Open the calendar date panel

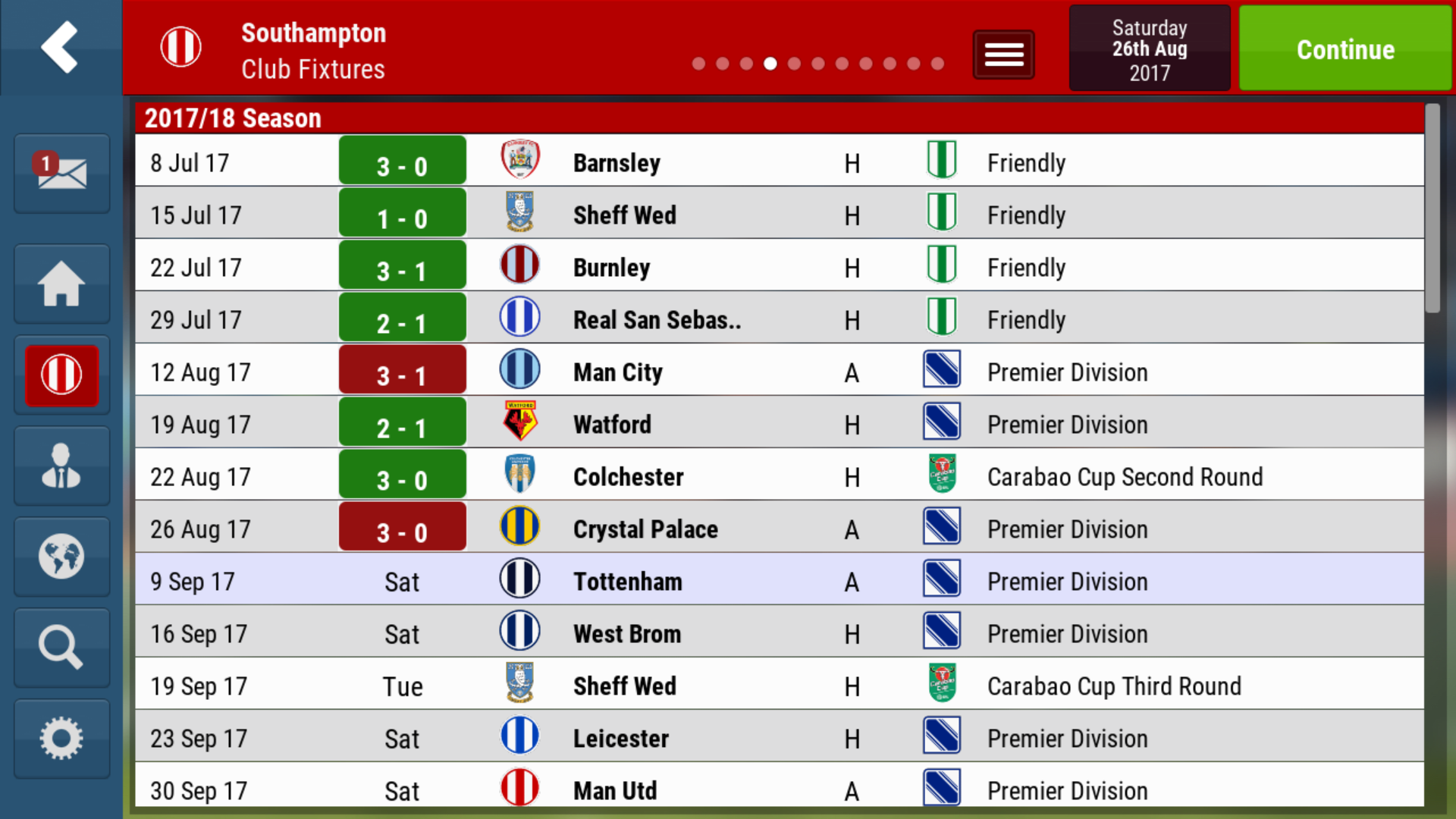click(x=1149, y=49)
